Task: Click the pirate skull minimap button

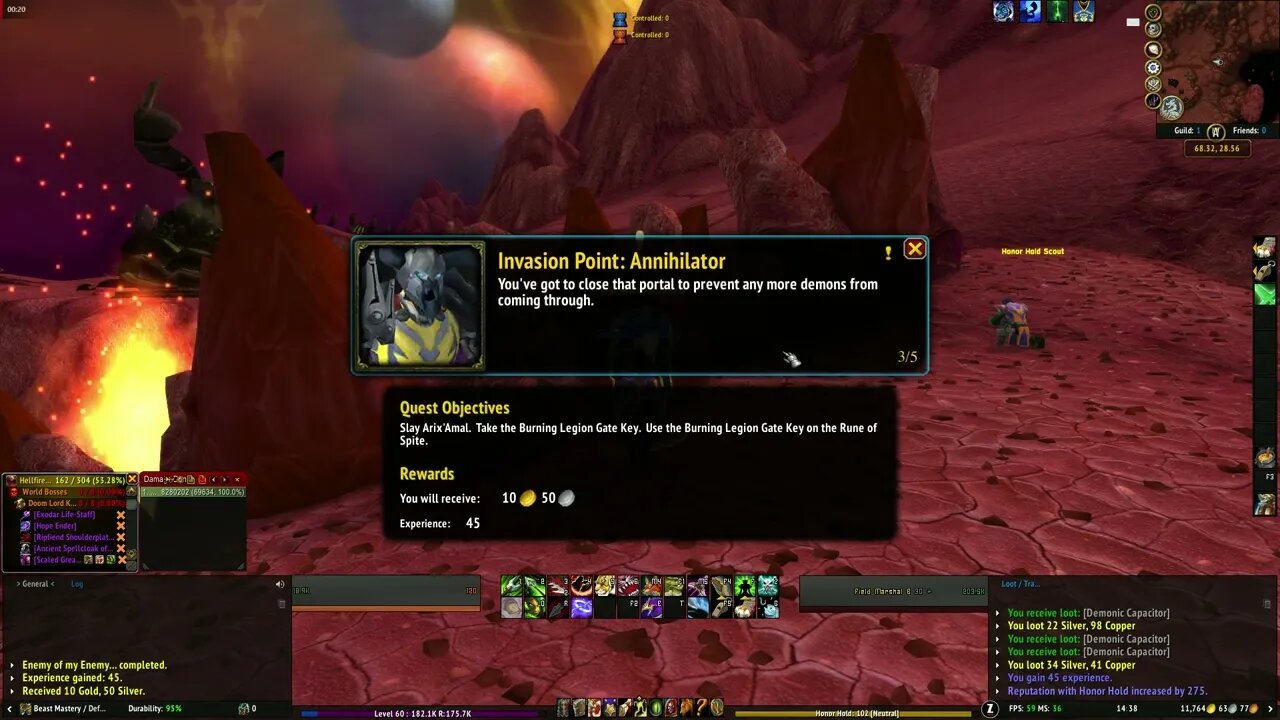Action: point(1152,84)
